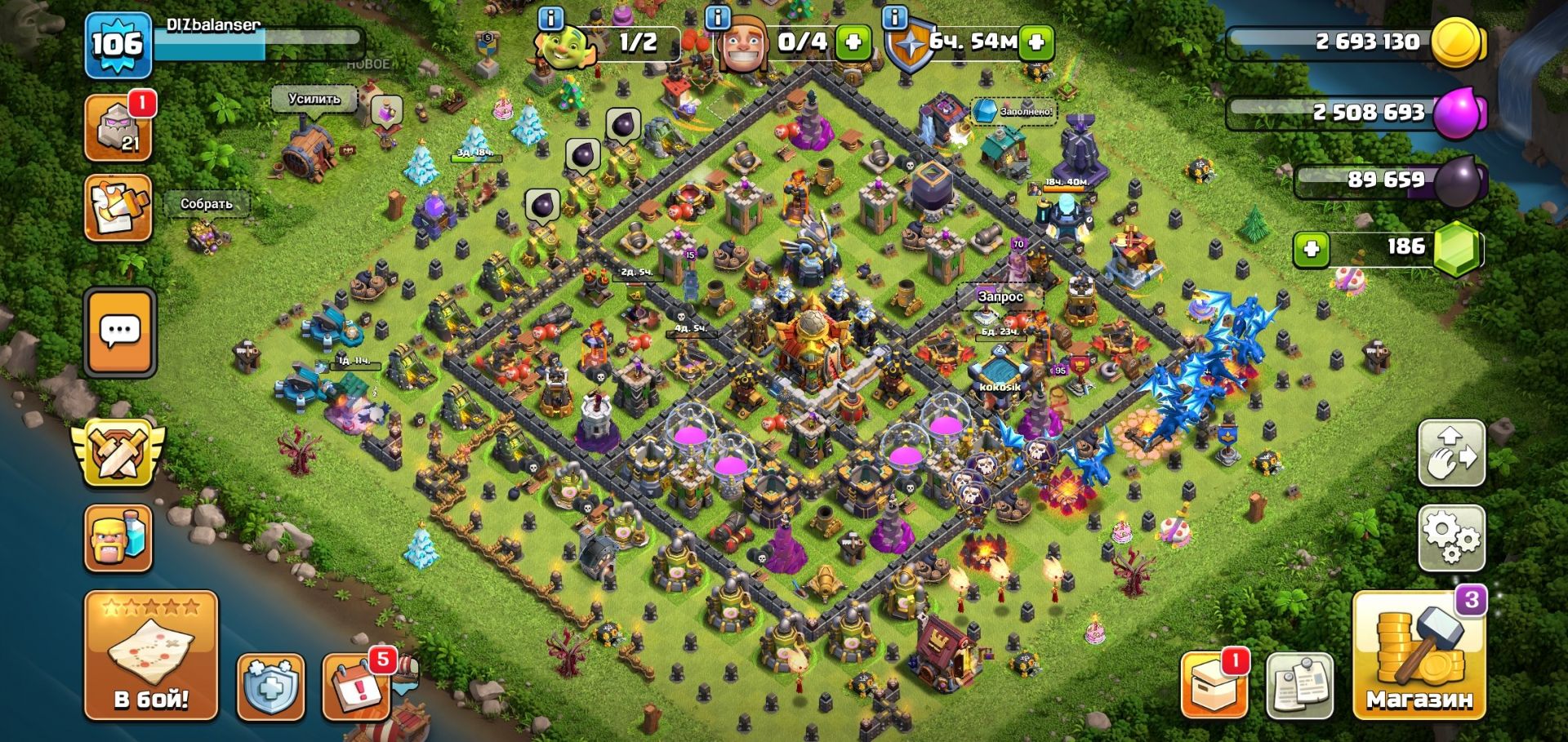Show goblin builder info icon

tap(552, 18)
